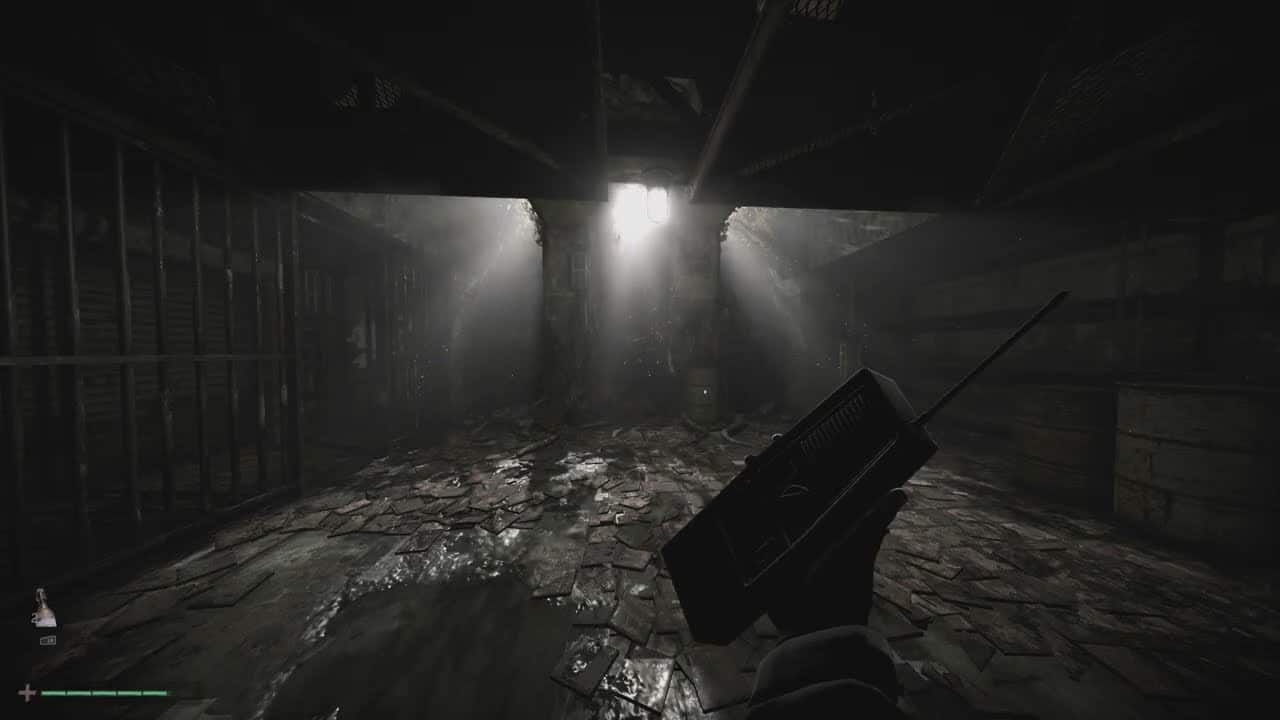
Task: Click the last segment of the green bar
Action: click(x=155, y=692)
